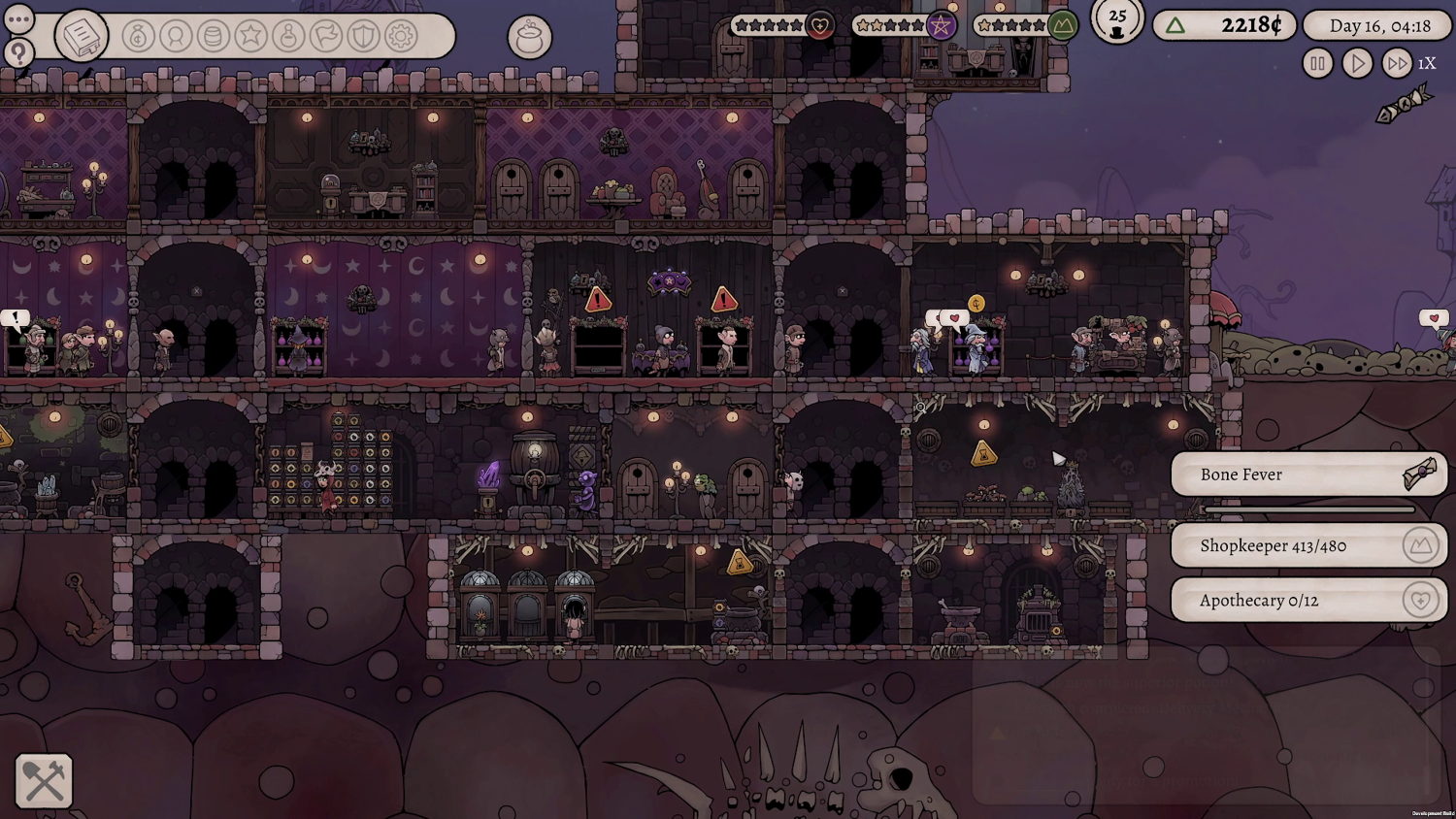Viewport: 1456px width, 819px height.
Task: Select the barrel storage icon
Action: [x=214, y=37]
